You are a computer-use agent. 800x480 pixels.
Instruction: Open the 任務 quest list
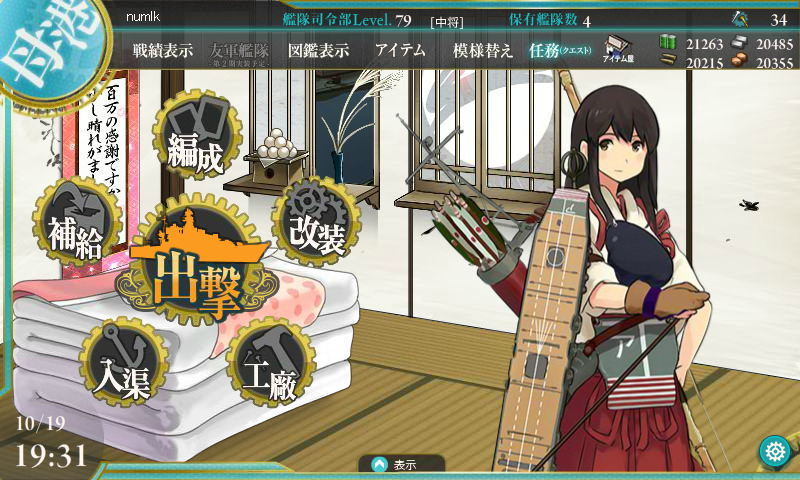560,51
